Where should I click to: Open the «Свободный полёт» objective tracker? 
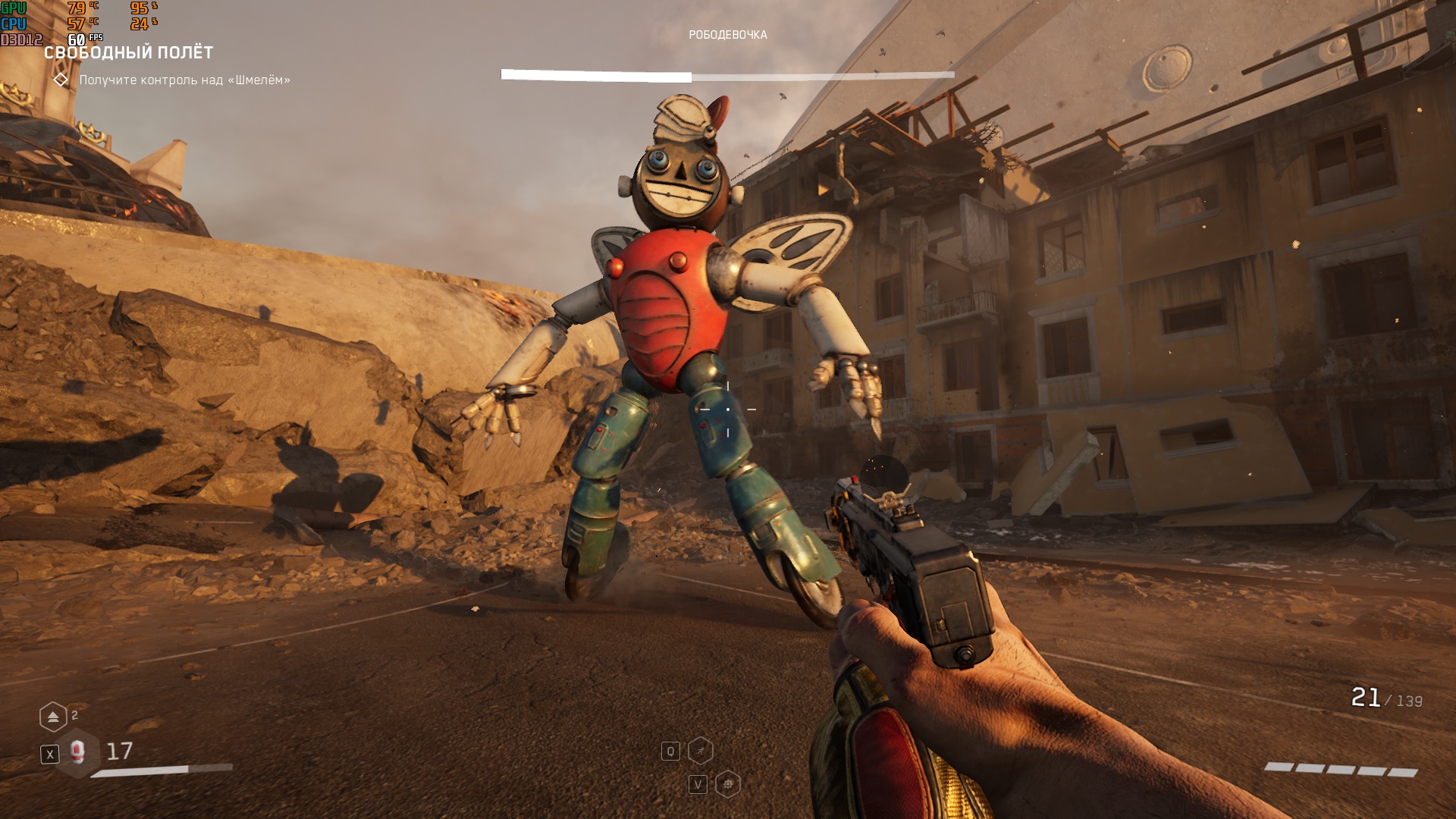click(128, 53)
